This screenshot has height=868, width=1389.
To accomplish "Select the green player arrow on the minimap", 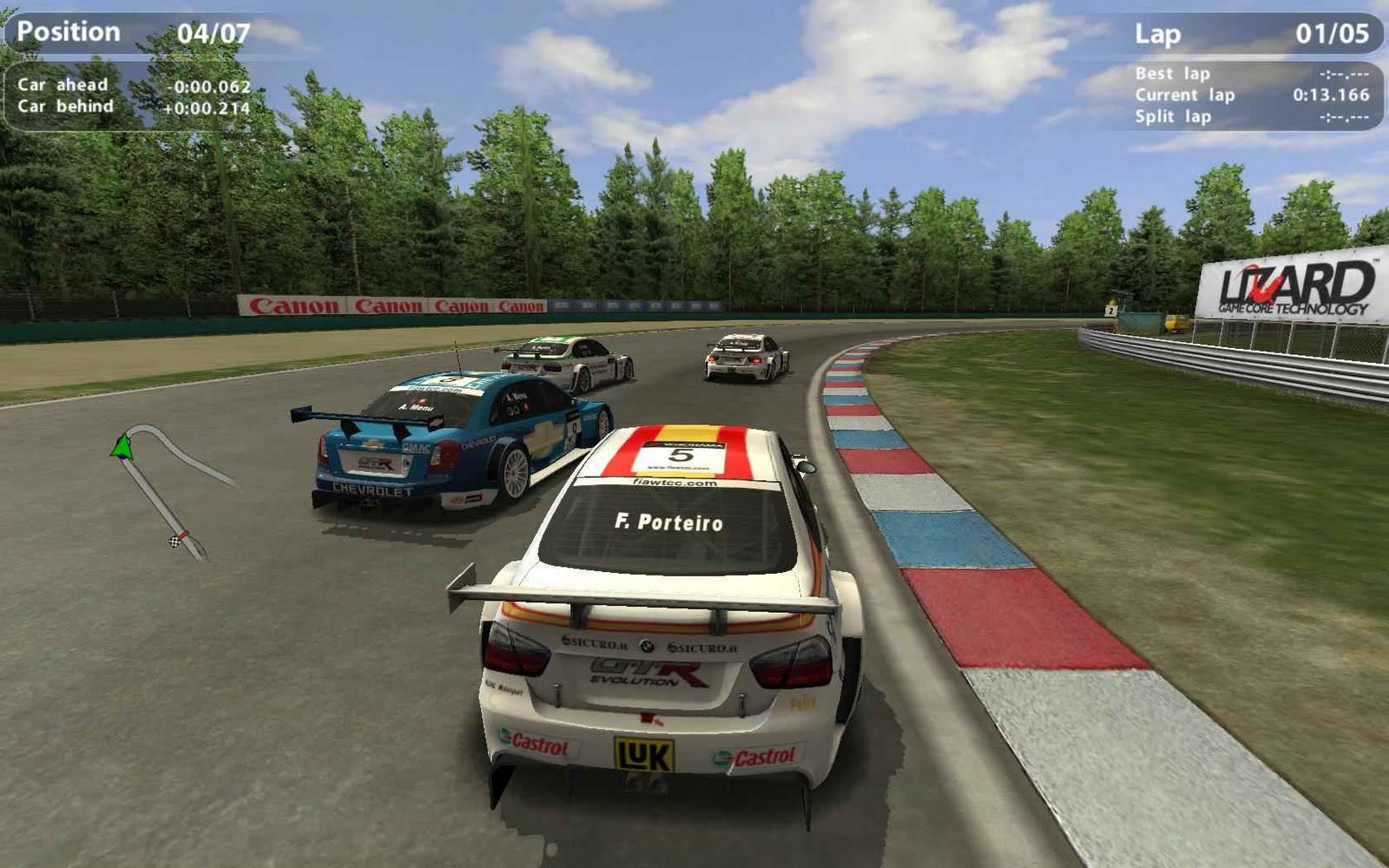I will 122,446.
